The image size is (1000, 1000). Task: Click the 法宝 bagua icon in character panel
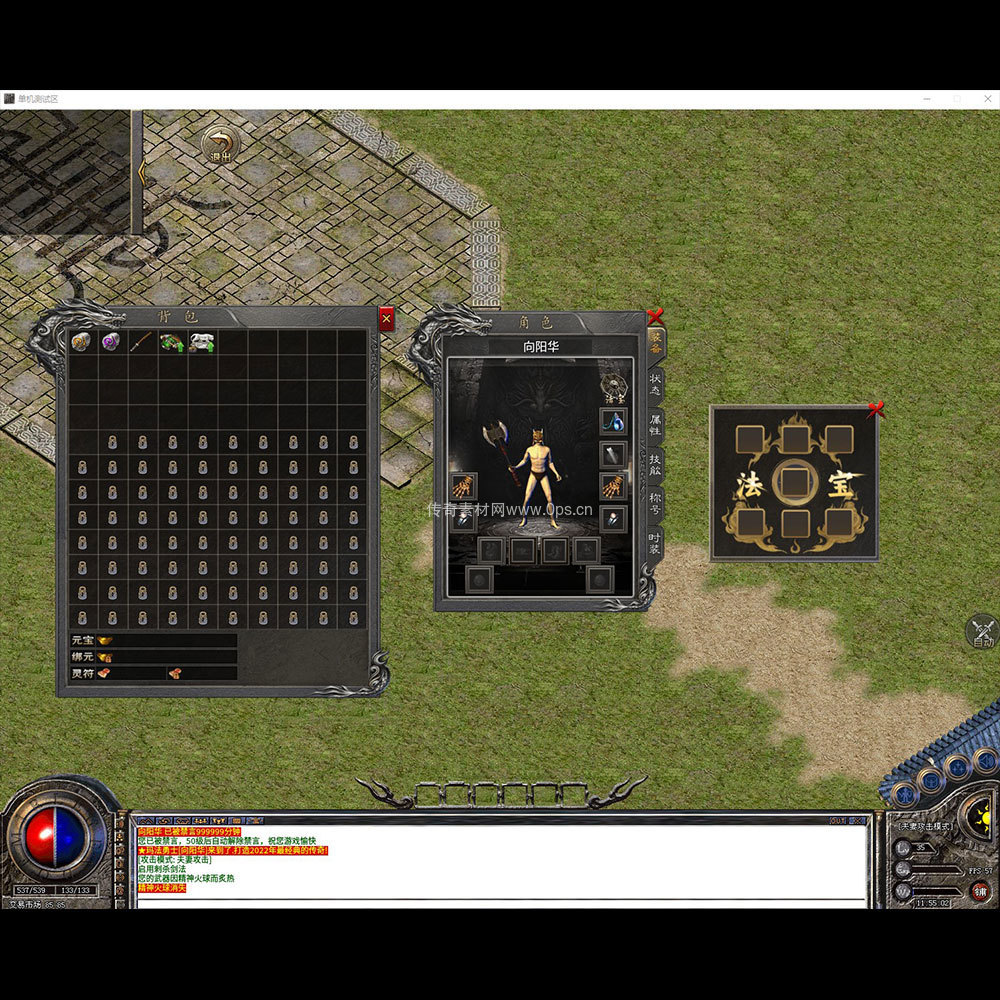pos(613,385)
